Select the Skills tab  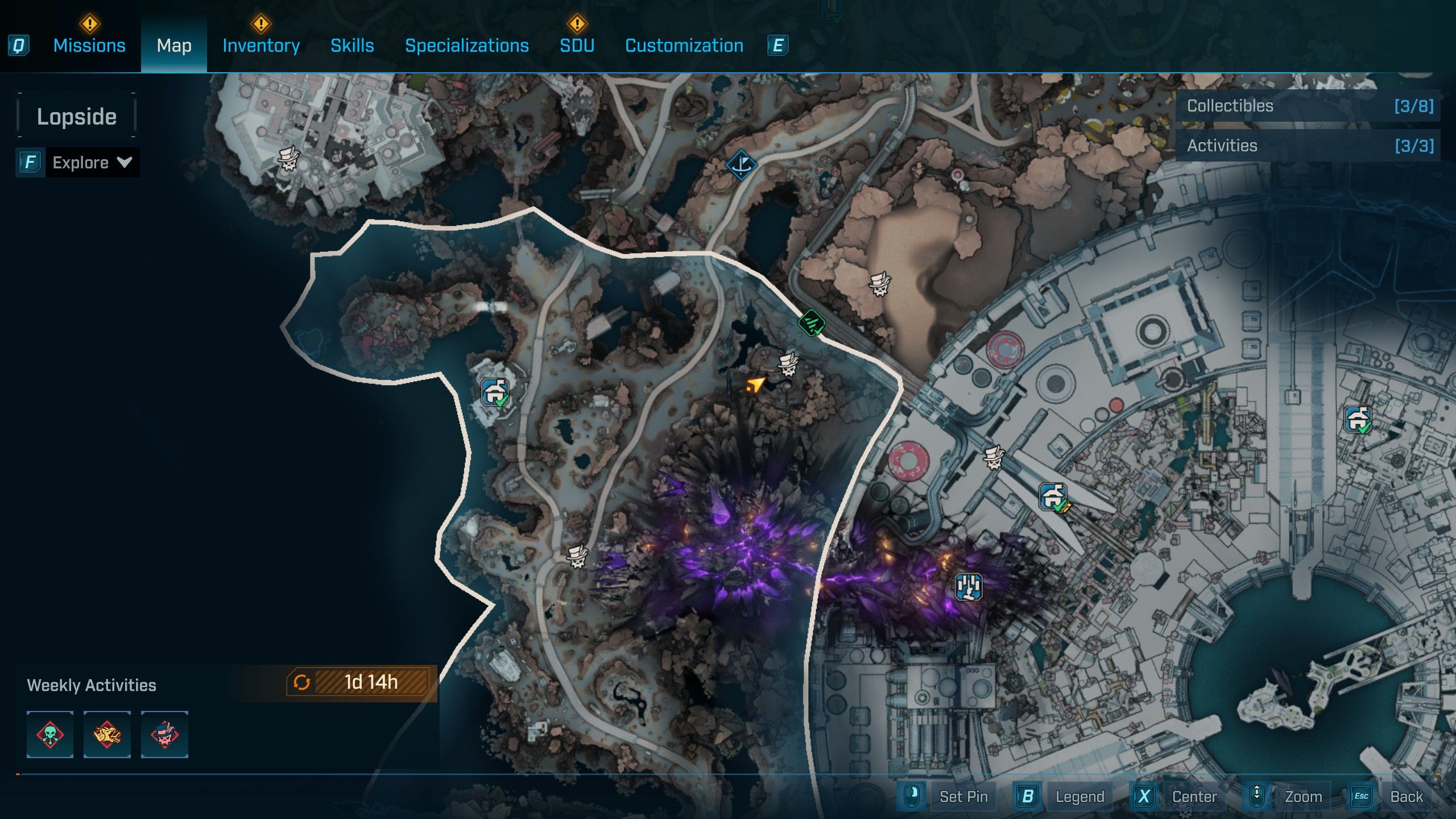[x=352, y=45]
